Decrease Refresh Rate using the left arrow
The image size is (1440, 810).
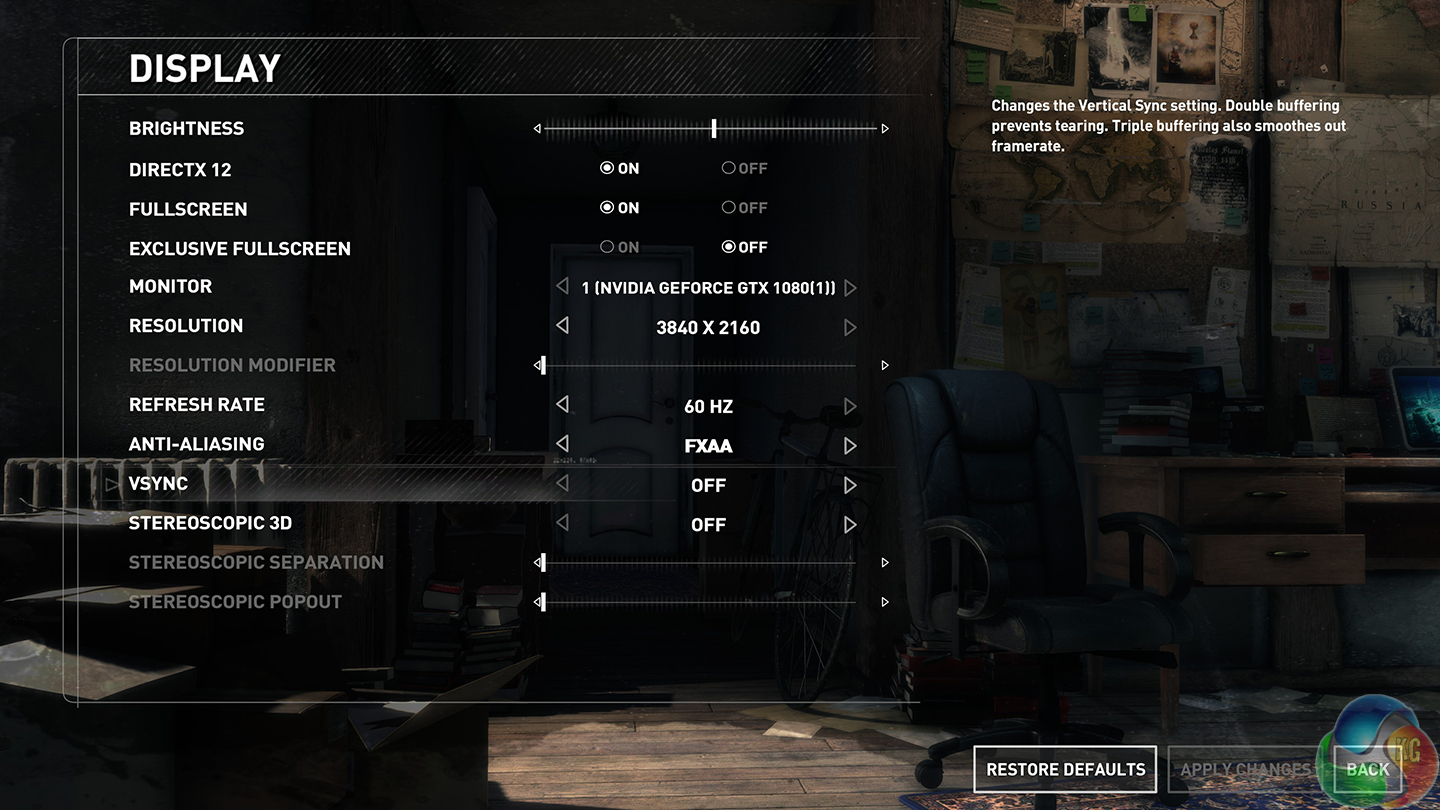562,405
